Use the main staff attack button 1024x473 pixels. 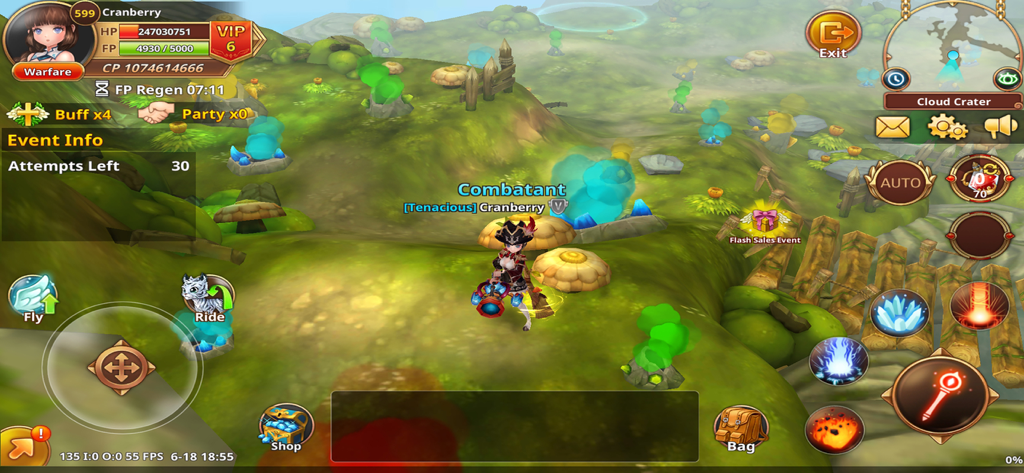(x=940, y=396)
